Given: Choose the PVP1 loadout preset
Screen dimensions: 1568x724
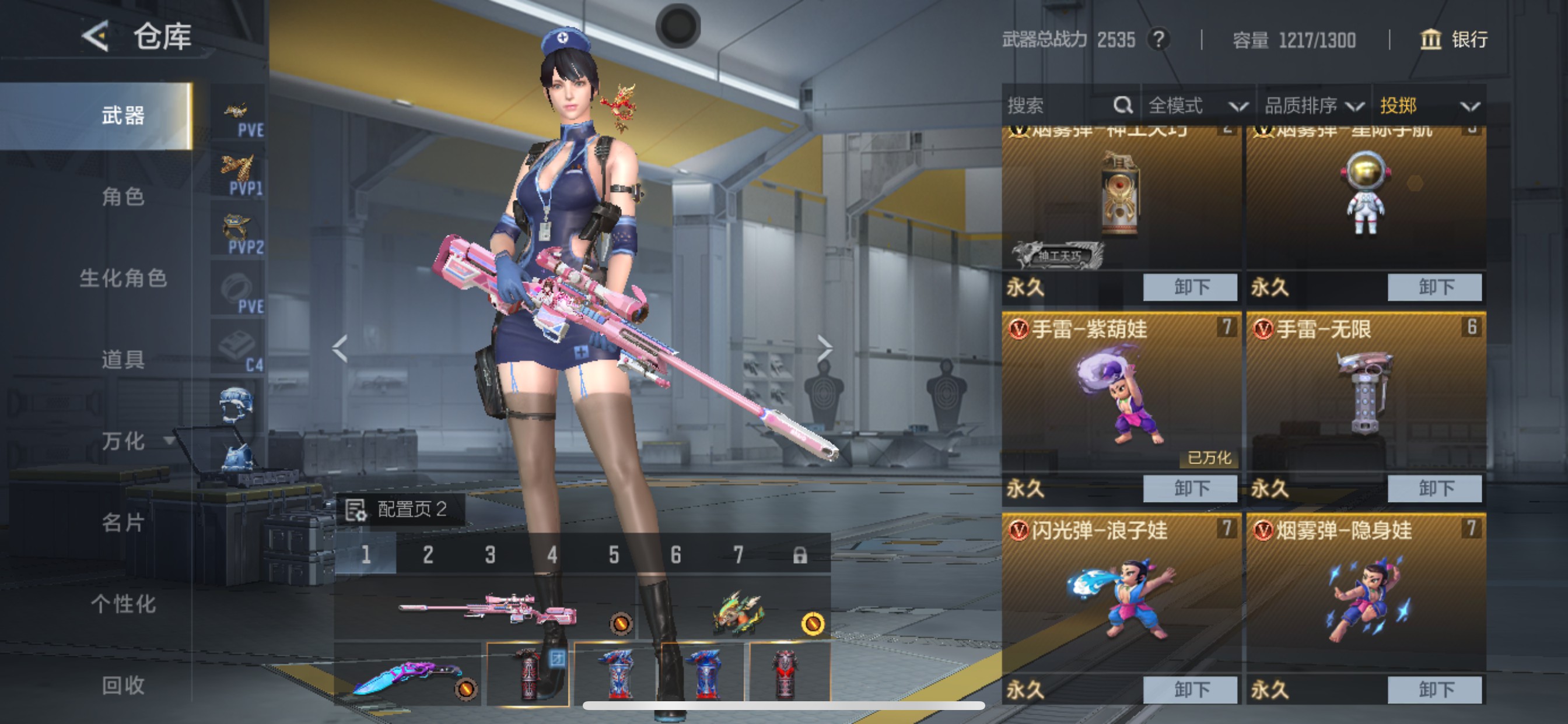Looking at the screenshot, I should coord(239,176).
